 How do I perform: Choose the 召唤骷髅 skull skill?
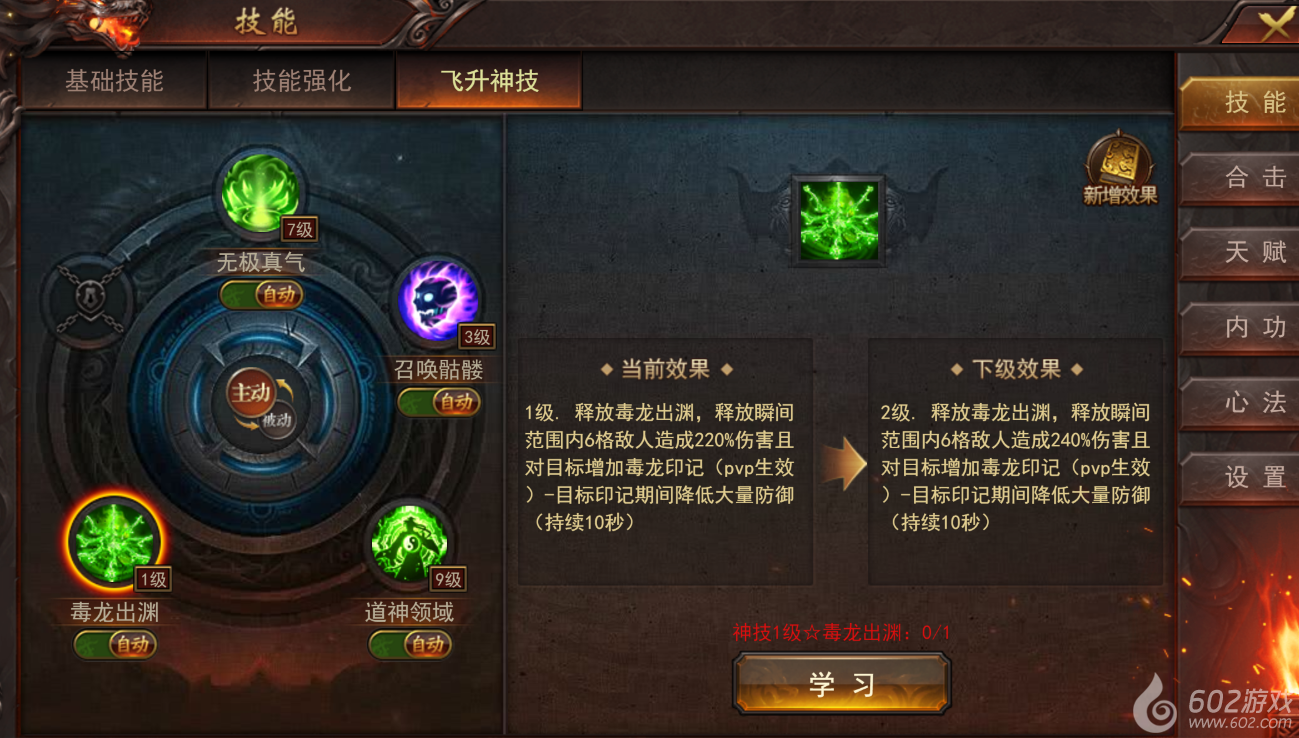click(437, 300)
